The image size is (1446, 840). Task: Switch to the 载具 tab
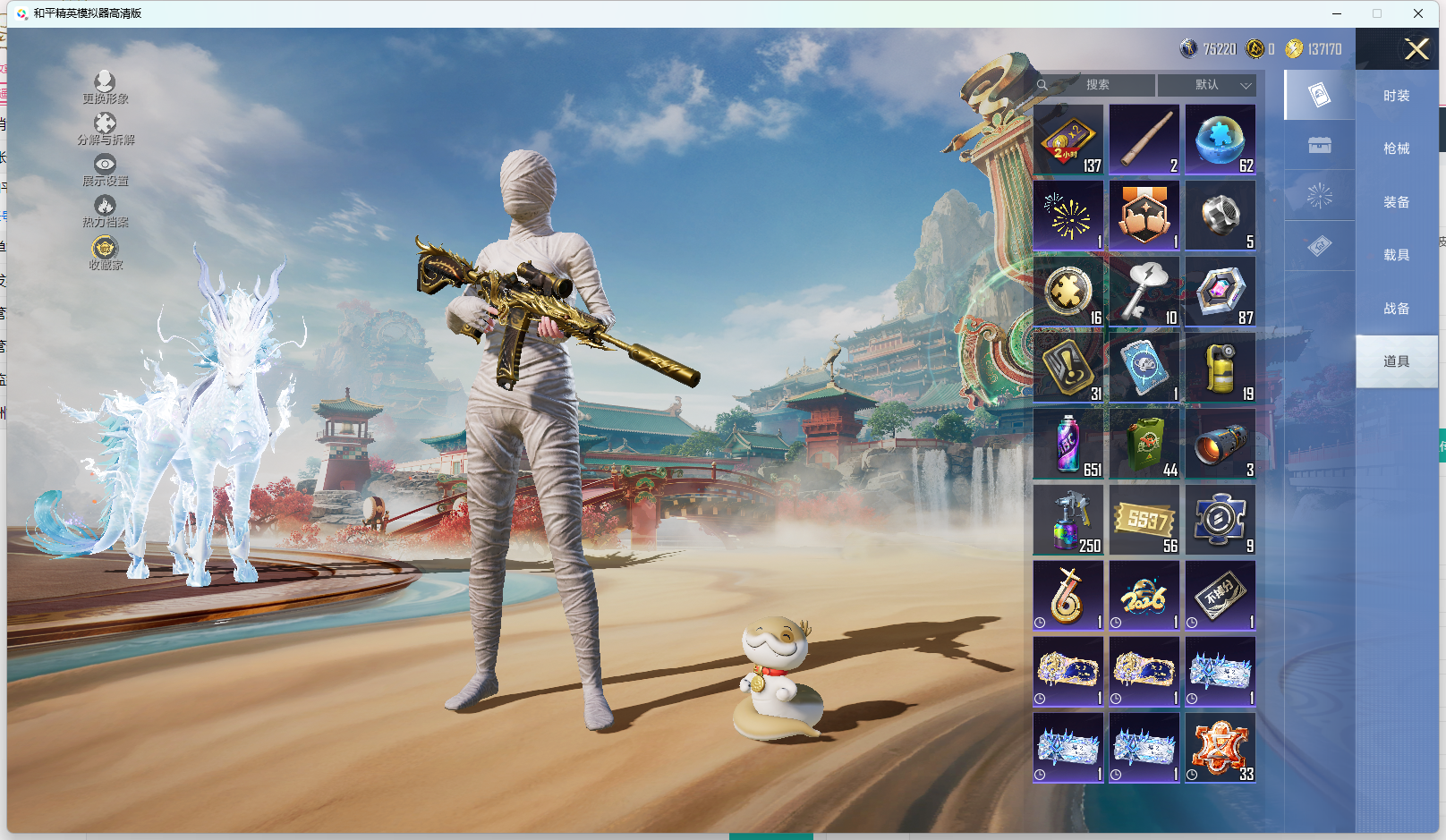(1396, 255)
